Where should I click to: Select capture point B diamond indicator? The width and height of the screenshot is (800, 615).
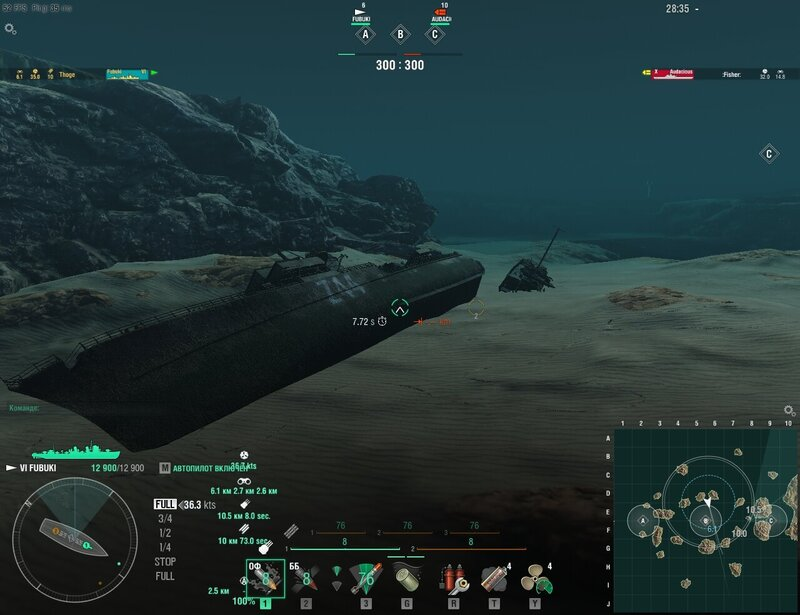coord(400,34)
